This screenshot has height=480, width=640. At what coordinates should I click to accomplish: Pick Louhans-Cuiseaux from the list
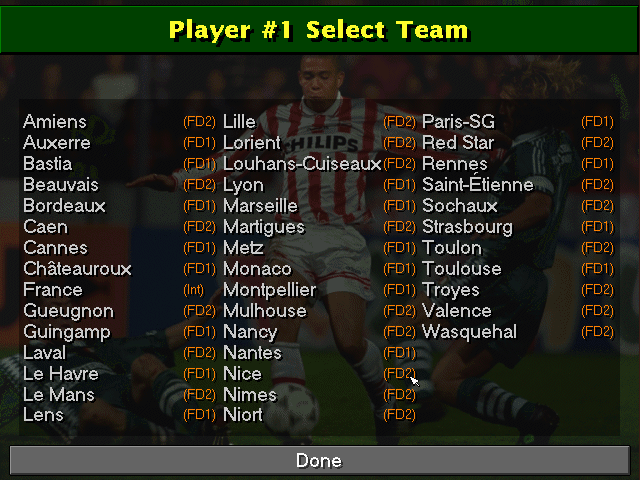tap(302, 164)
